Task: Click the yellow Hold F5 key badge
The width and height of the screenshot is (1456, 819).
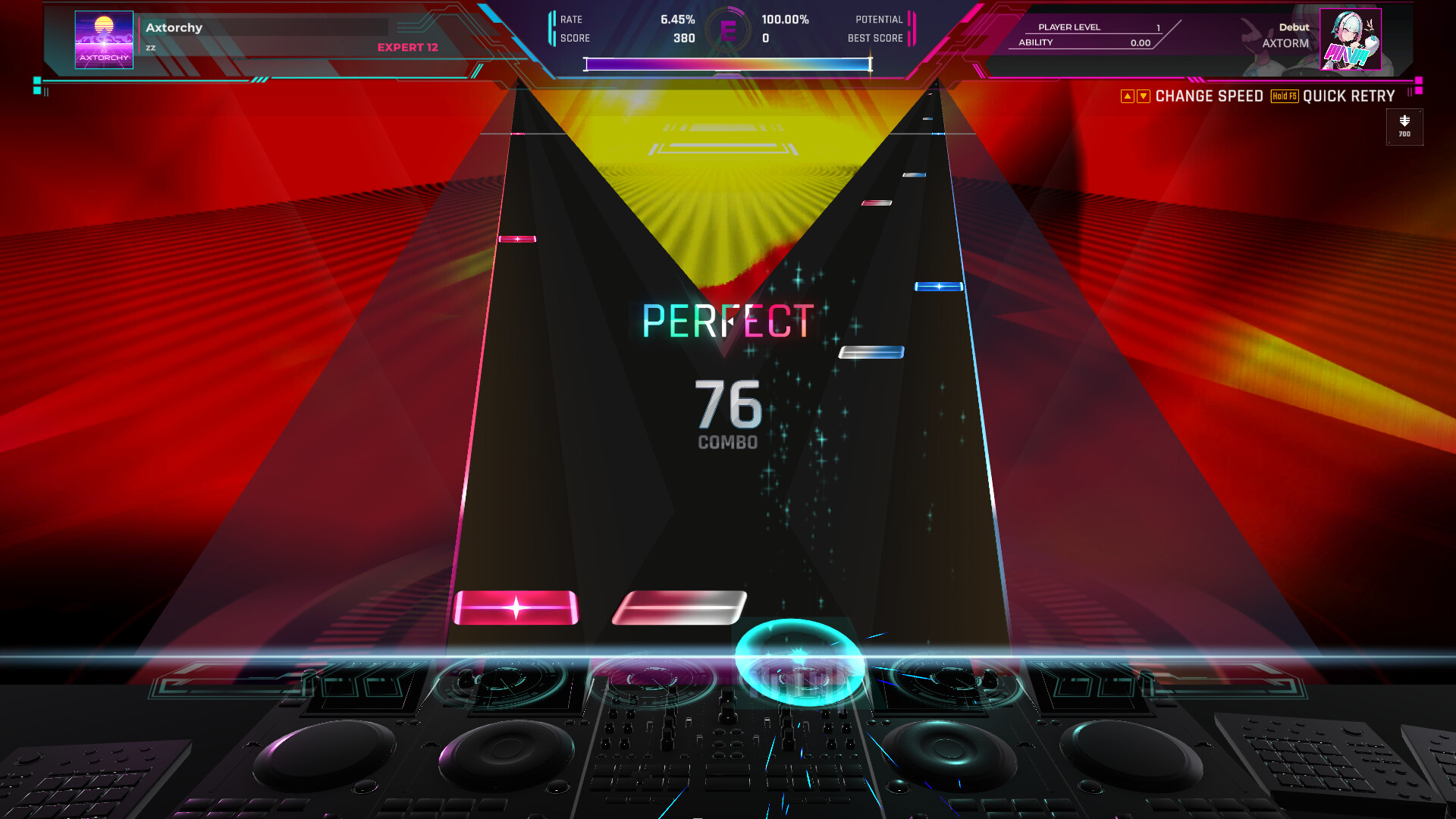Action: tap(1283, 96)
